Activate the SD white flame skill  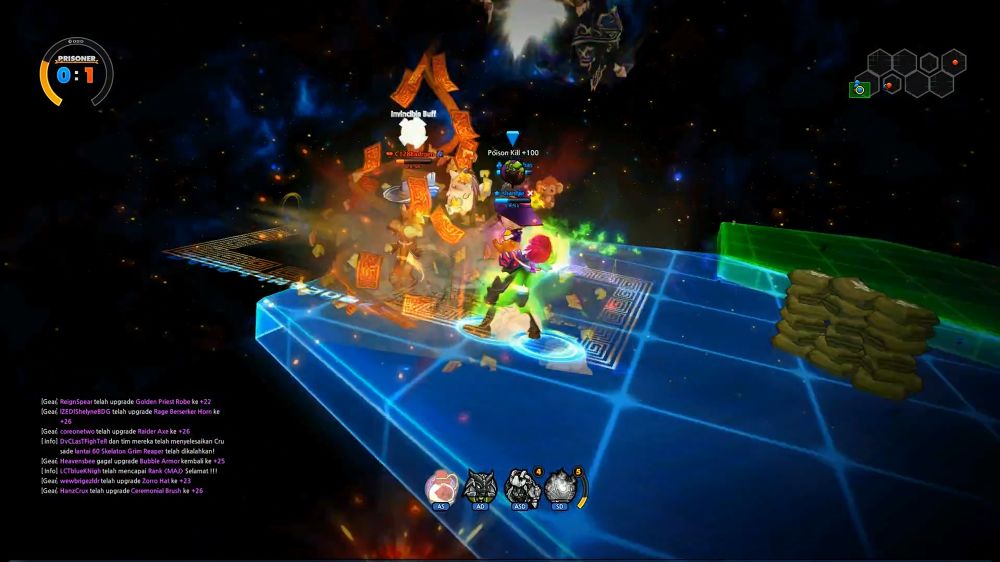click(x=560, y=488)
